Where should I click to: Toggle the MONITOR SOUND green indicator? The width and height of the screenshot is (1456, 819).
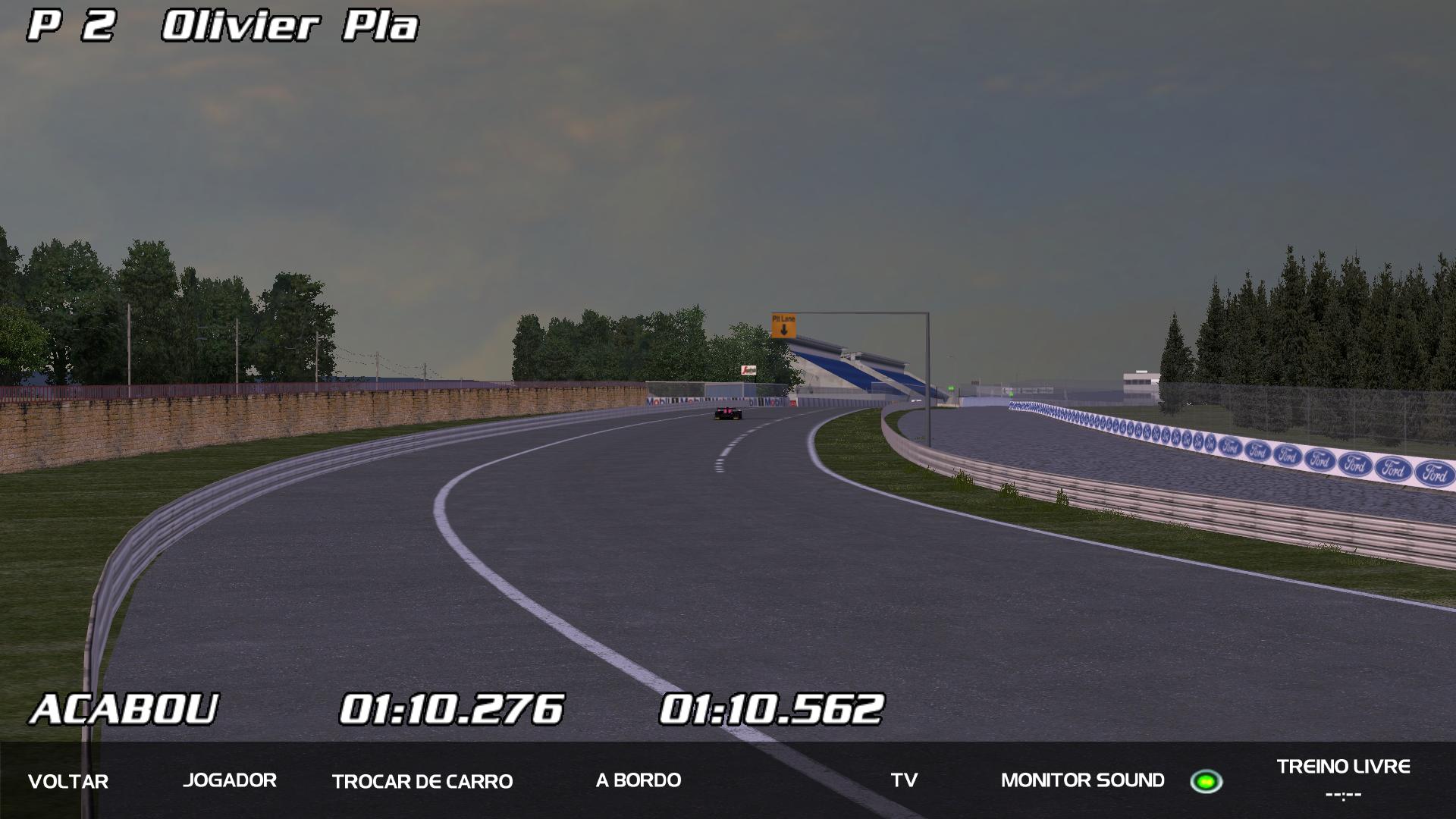coord(1206,781)
